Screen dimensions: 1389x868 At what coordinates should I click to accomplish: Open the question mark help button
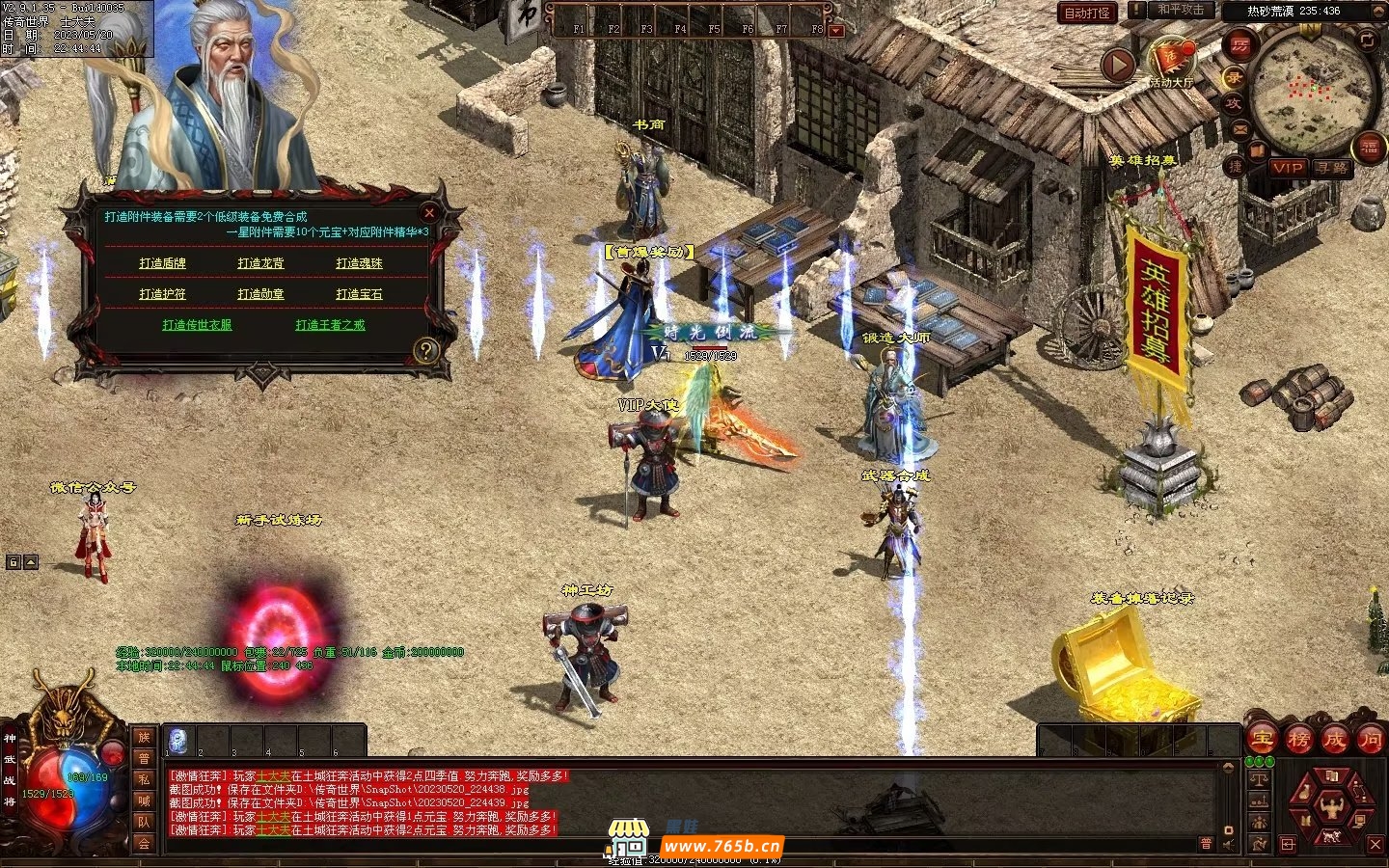click(x=425, y=350)
